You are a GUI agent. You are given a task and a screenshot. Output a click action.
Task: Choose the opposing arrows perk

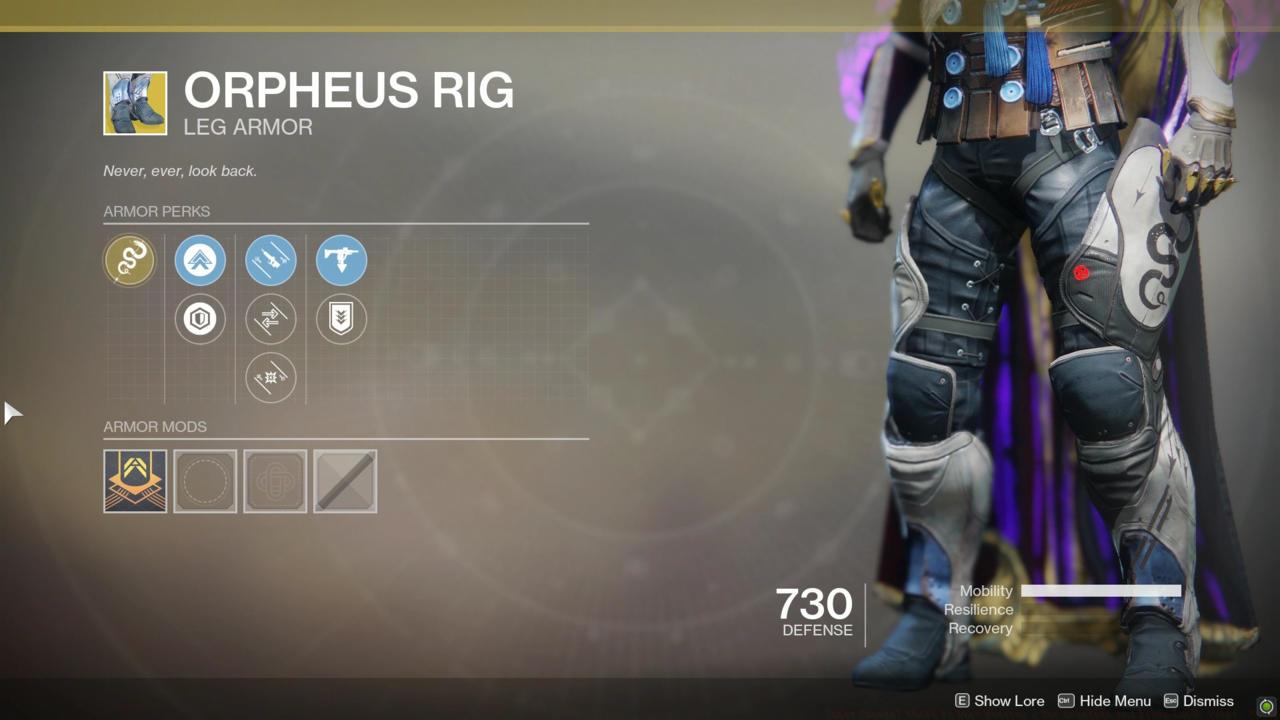pos(271,319)
